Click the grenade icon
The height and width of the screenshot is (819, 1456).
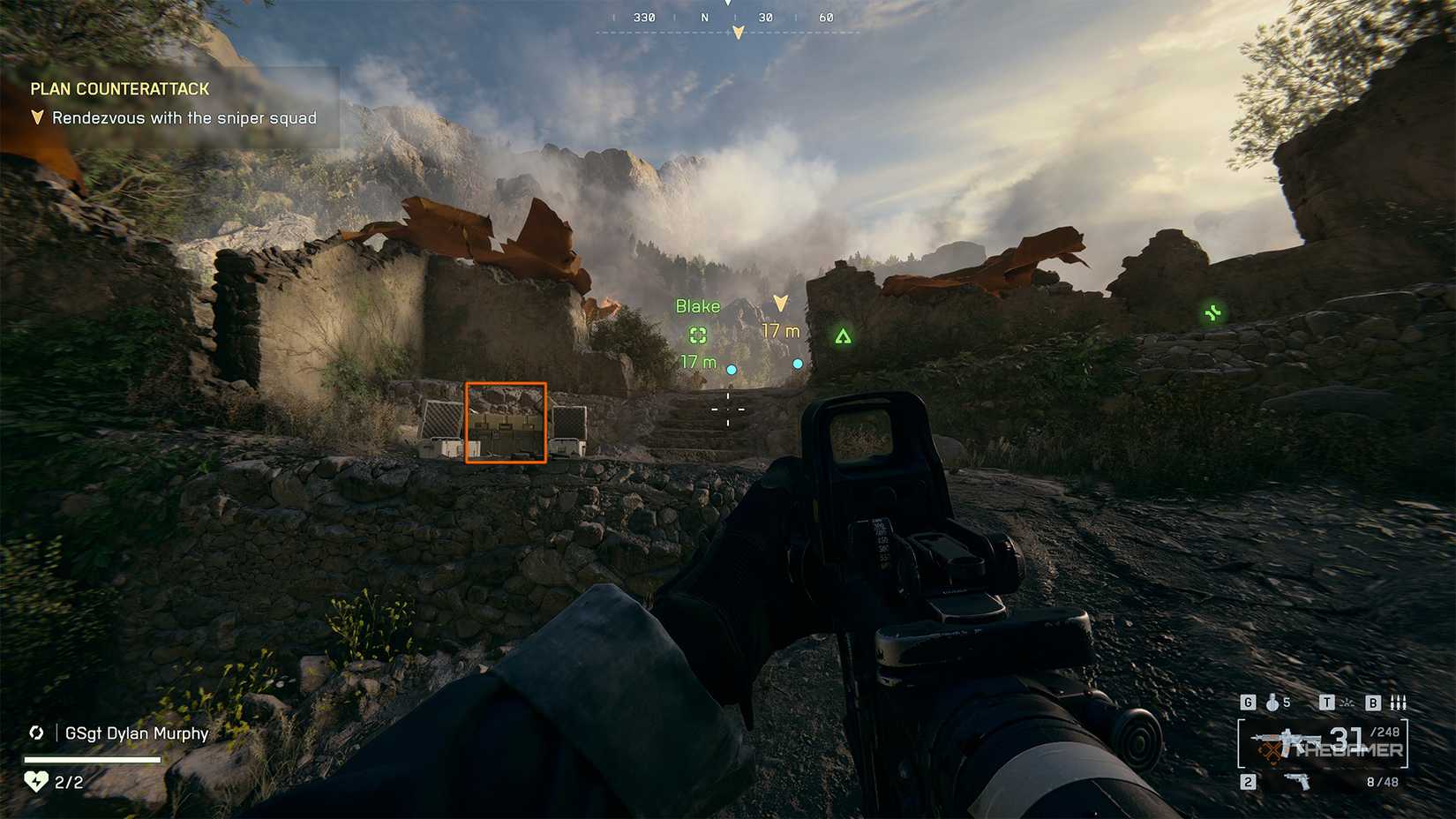point(1272,703)
